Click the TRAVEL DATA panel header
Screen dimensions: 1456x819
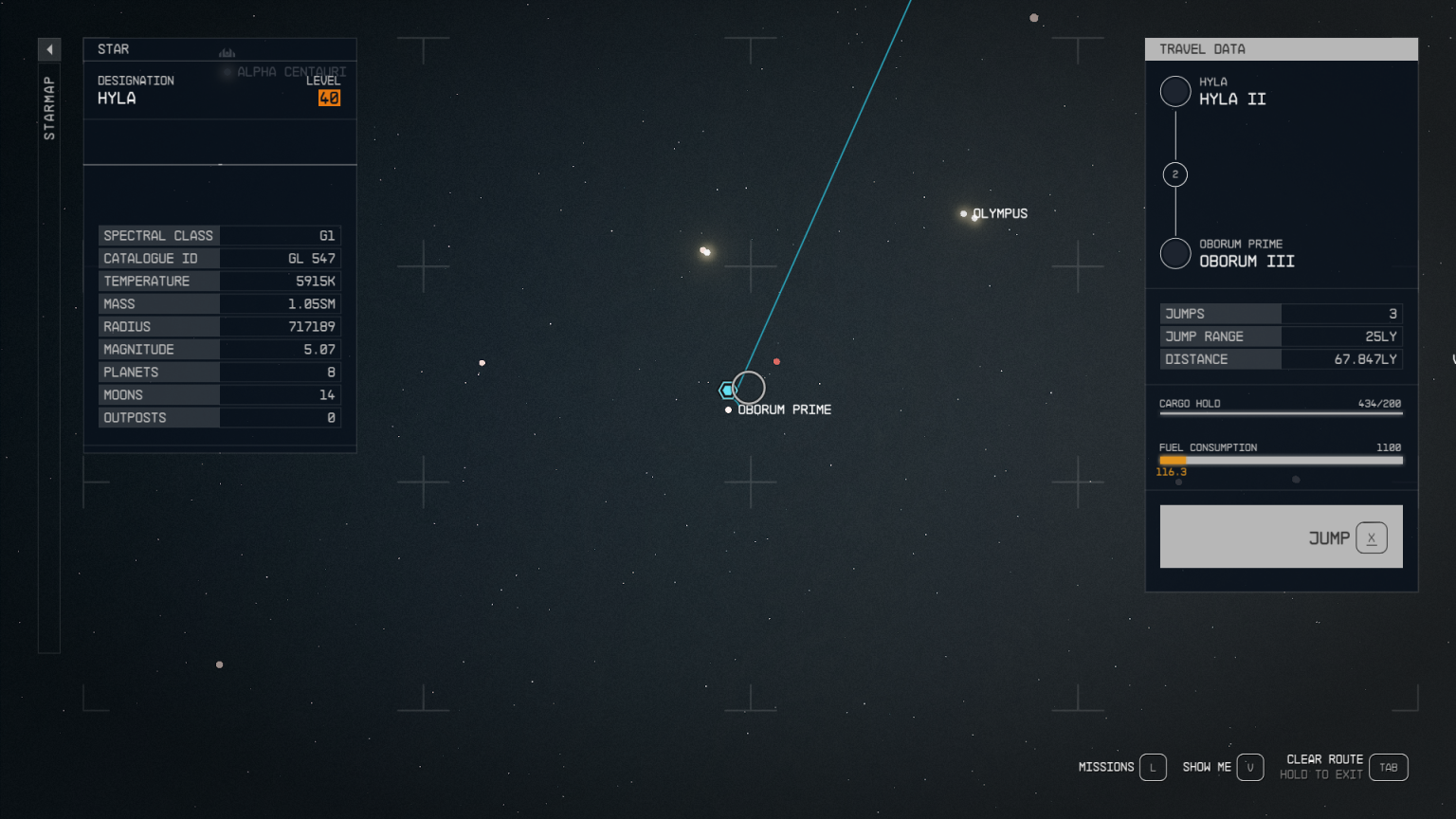(1201, 48)
